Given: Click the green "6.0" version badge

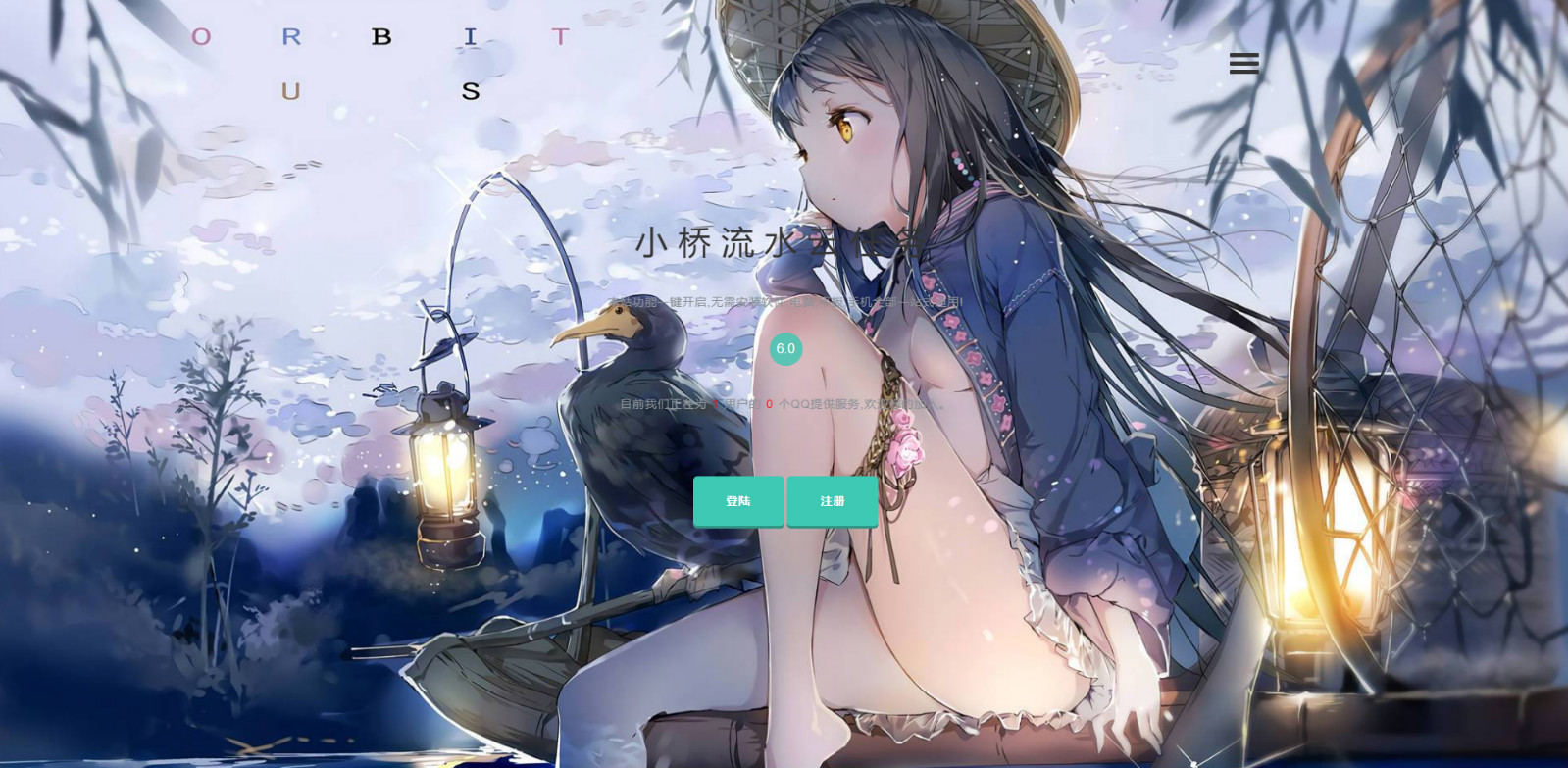Looking at the screenshot, I should pyautogui.click(x=785, y=349).
